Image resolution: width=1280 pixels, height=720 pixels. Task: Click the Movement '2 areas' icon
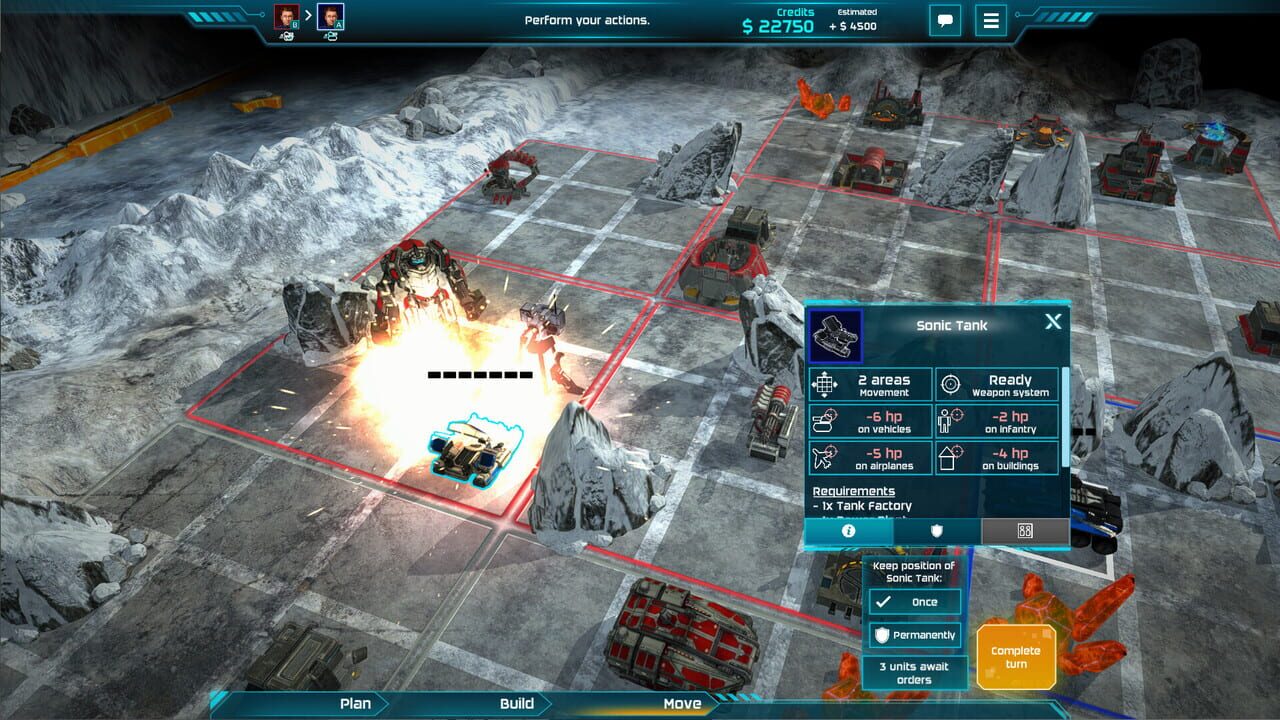826,383
